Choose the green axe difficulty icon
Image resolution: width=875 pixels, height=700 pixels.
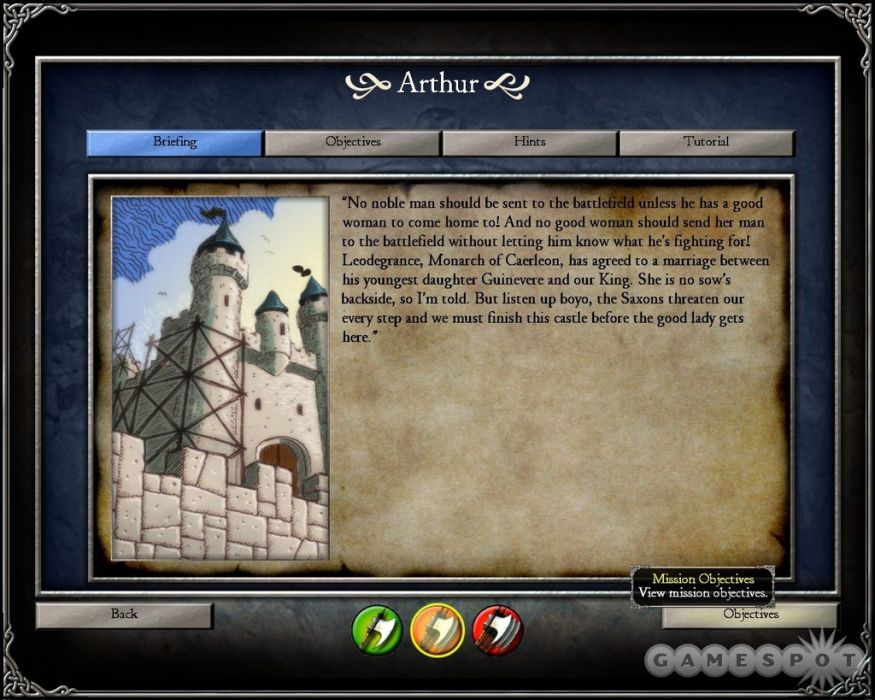(377, 629)
